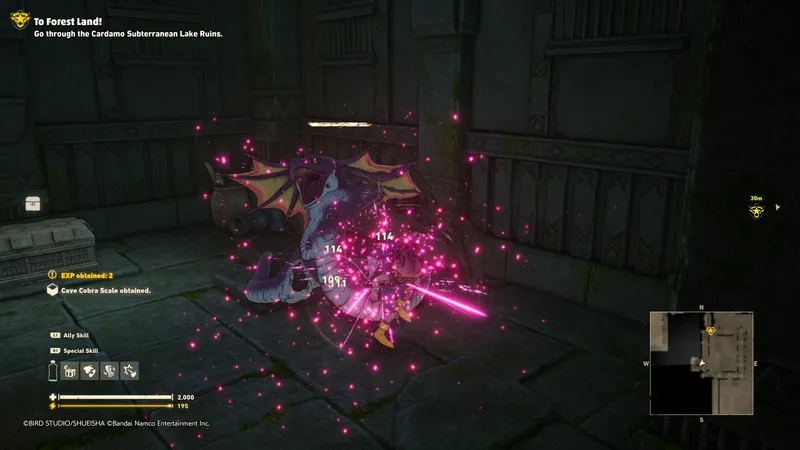Image resolution: width=800 pixels, height=450 pixels.
Task: Click the treasure chest indicator icon
Action: tap(33, 203)
